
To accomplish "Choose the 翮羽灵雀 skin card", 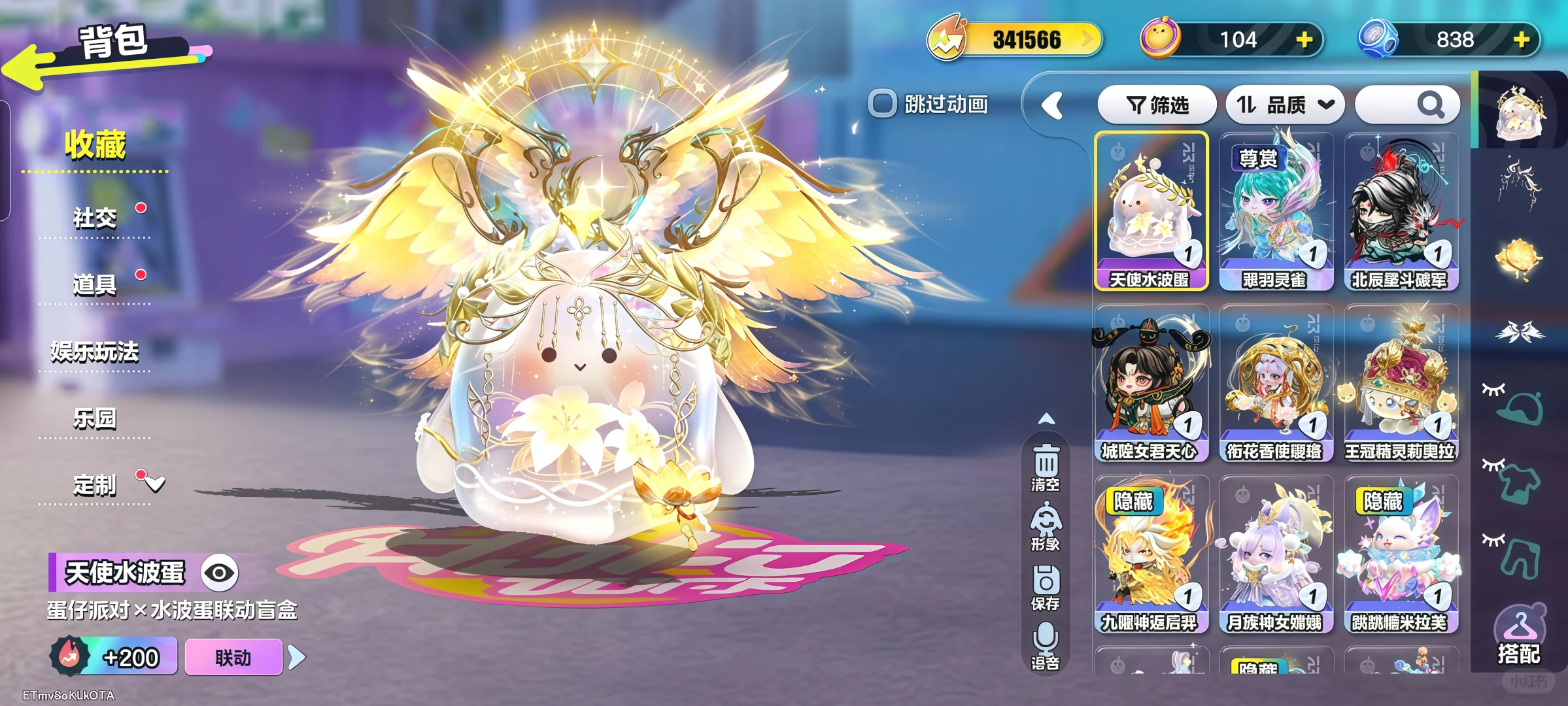I will point(1276,210).
